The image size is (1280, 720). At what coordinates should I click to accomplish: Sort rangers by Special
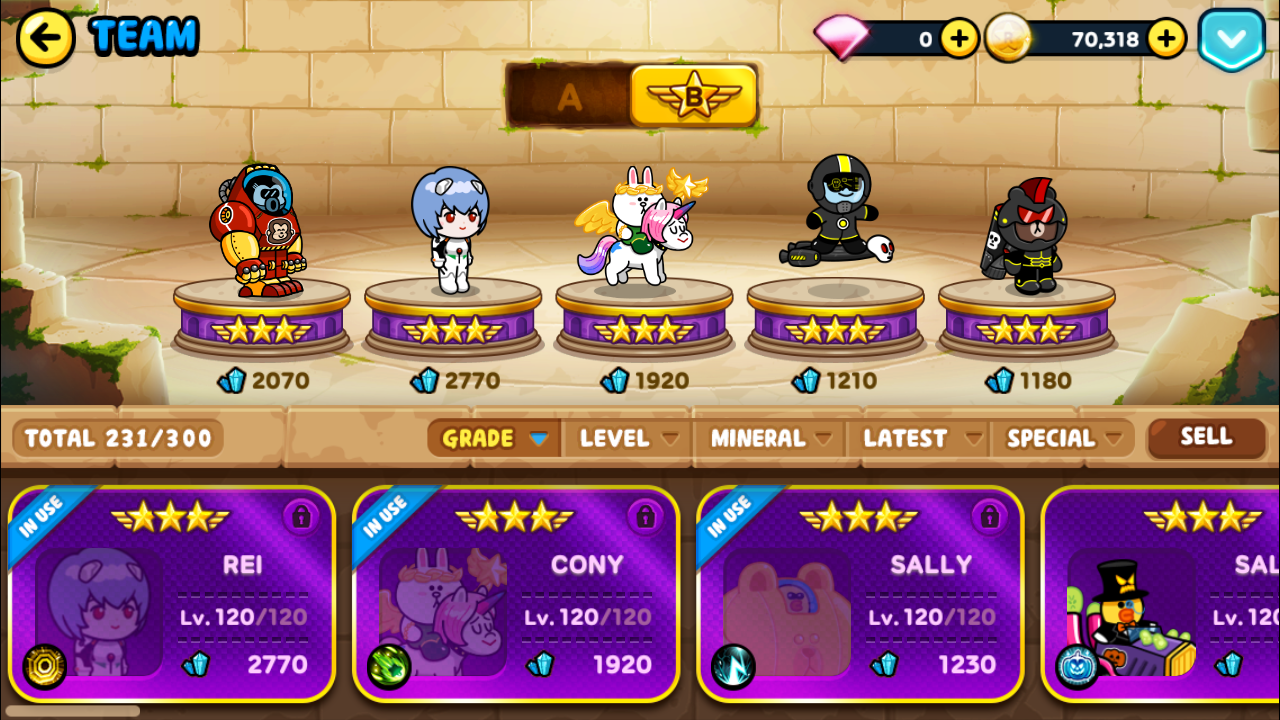point(1062,438)
